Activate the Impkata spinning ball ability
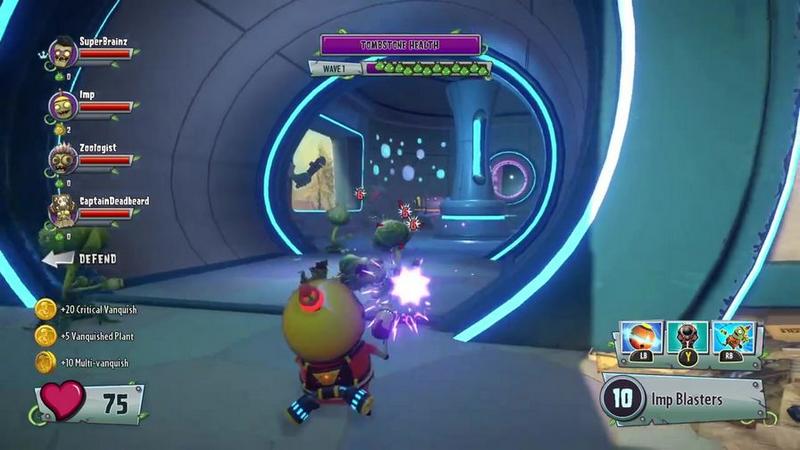Image resolution: width=800 pixels, height=450 pixels. click(643, 337)
